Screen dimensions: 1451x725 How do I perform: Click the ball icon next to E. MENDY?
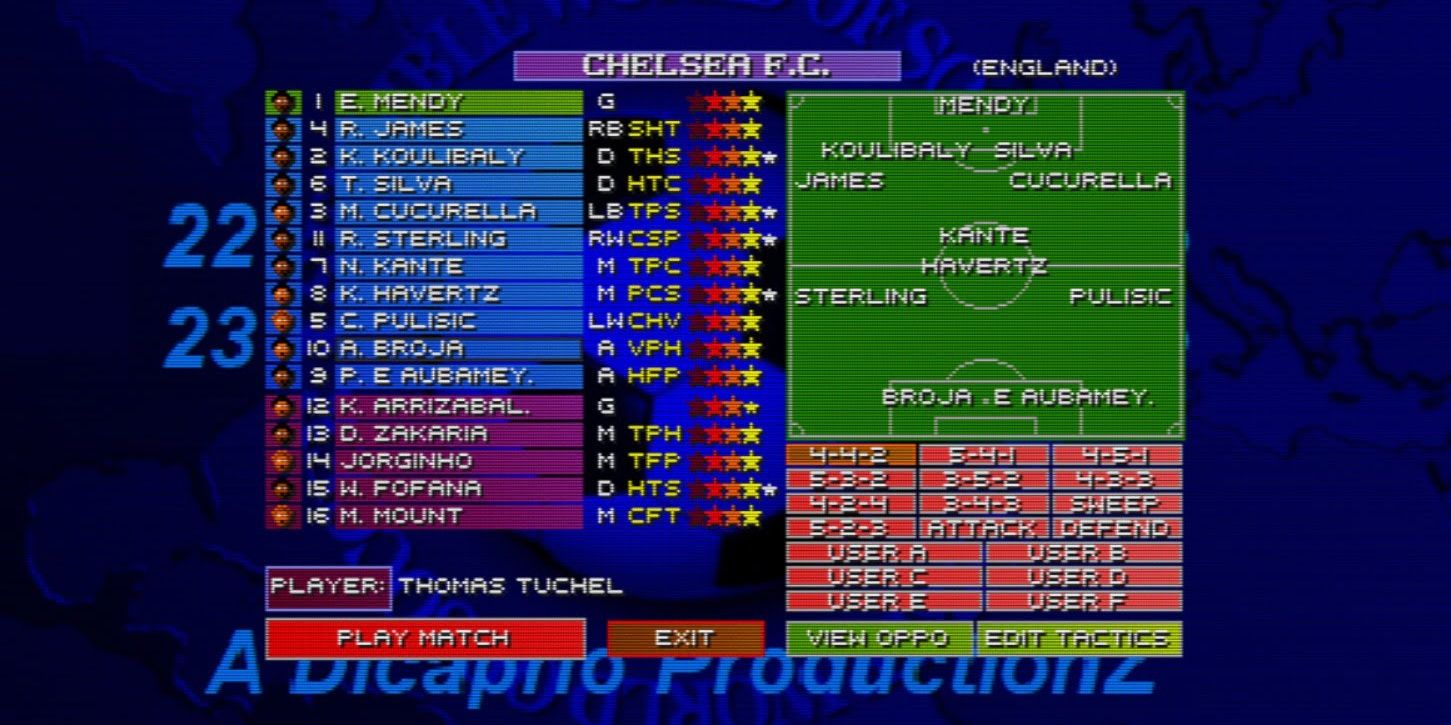point(285,101)
